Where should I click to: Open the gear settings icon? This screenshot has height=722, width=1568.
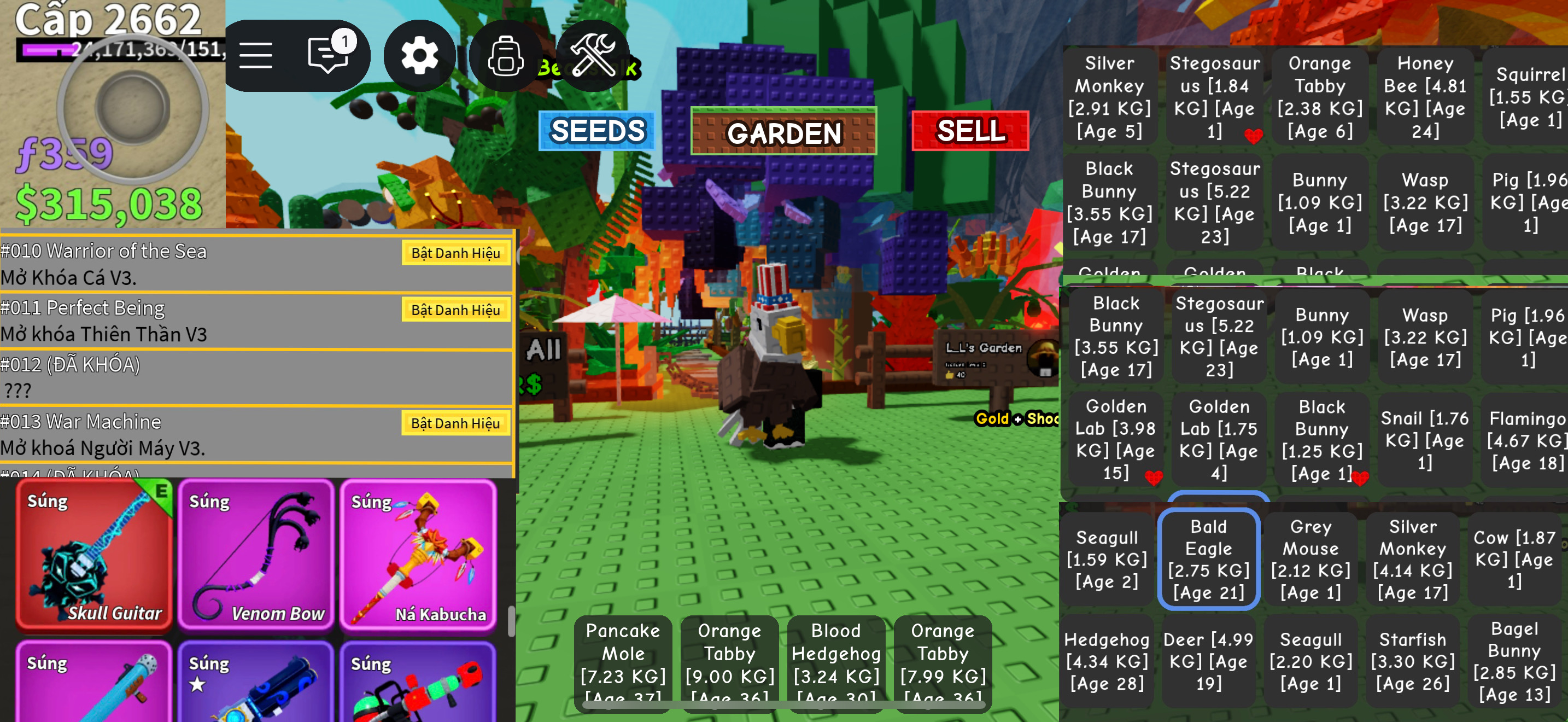click(x=419, y=56)
